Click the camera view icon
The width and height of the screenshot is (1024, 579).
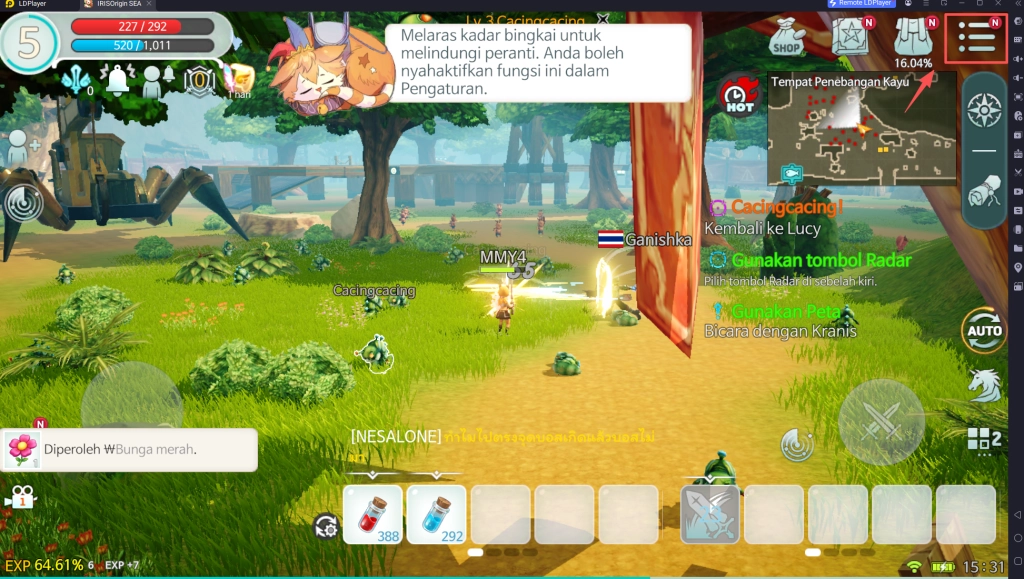(20, 497)
